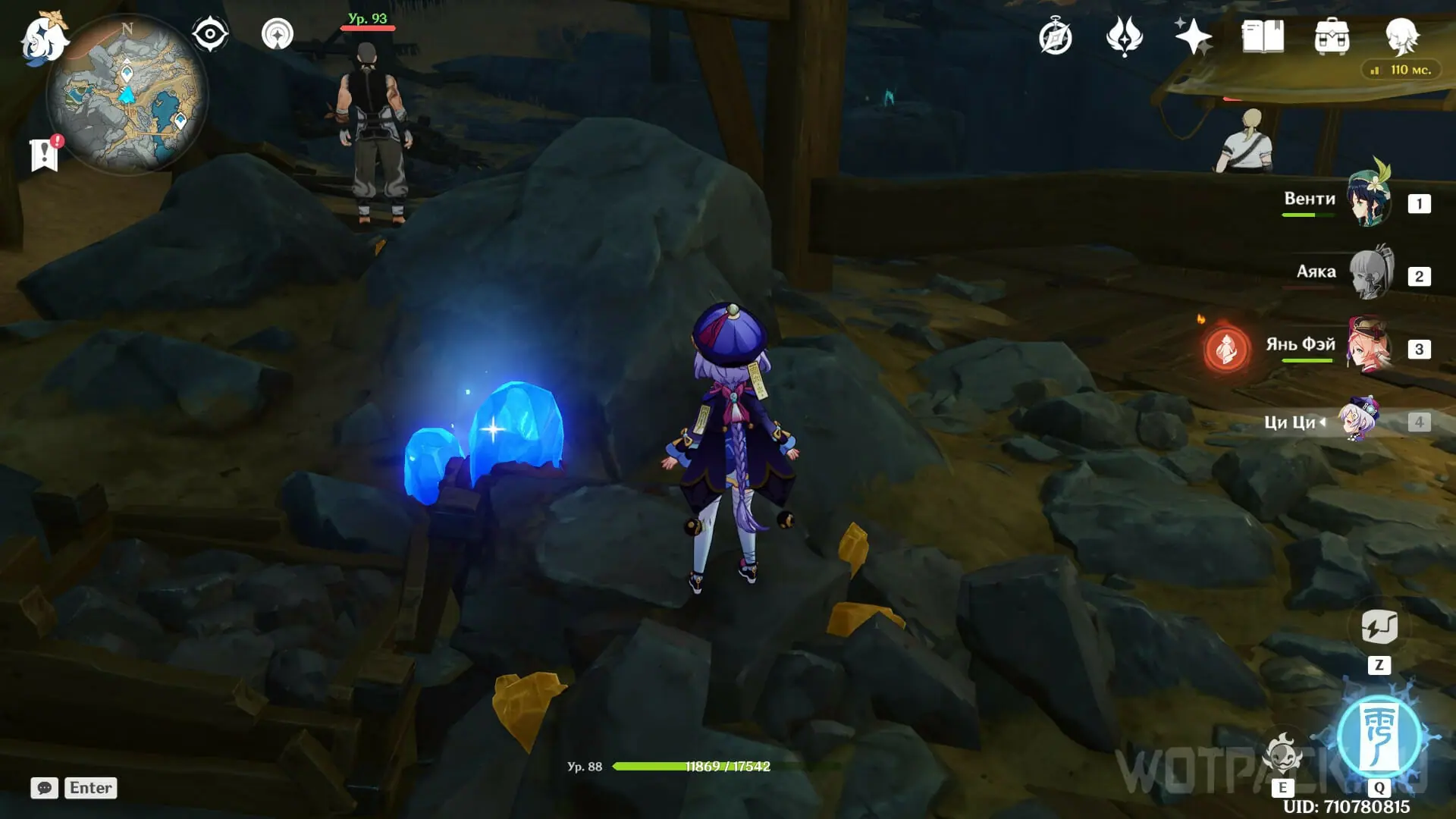Use Qiqi's elemental skill icon
The width and height of the screenshot is (1456, 819).
click(1282, 753)
